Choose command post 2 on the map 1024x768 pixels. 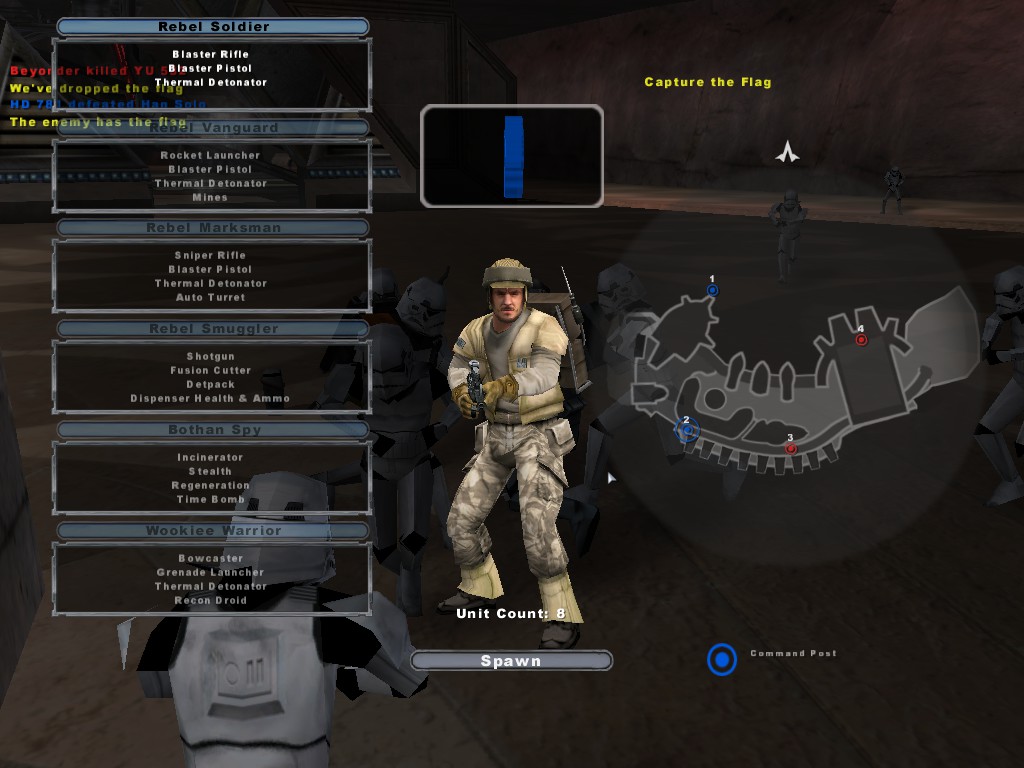686,431
